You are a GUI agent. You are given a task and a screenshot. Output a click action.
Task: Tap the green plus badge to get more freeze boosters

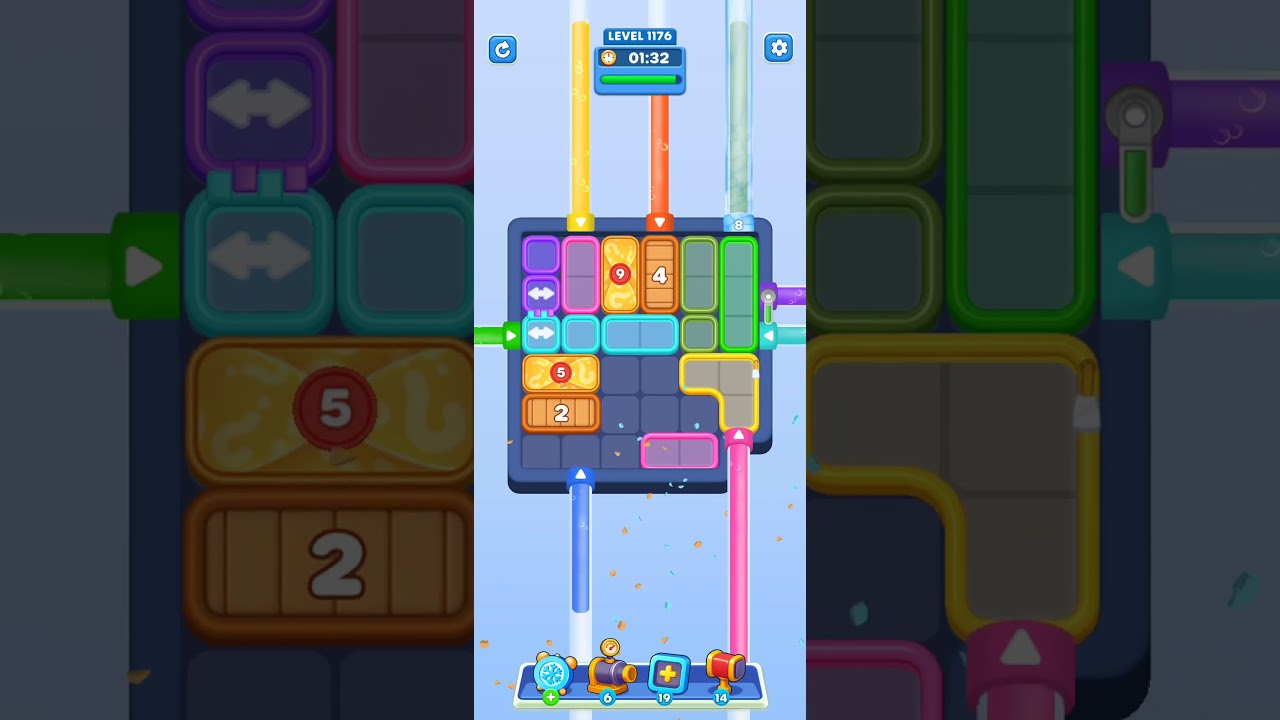tap(549, 697)
